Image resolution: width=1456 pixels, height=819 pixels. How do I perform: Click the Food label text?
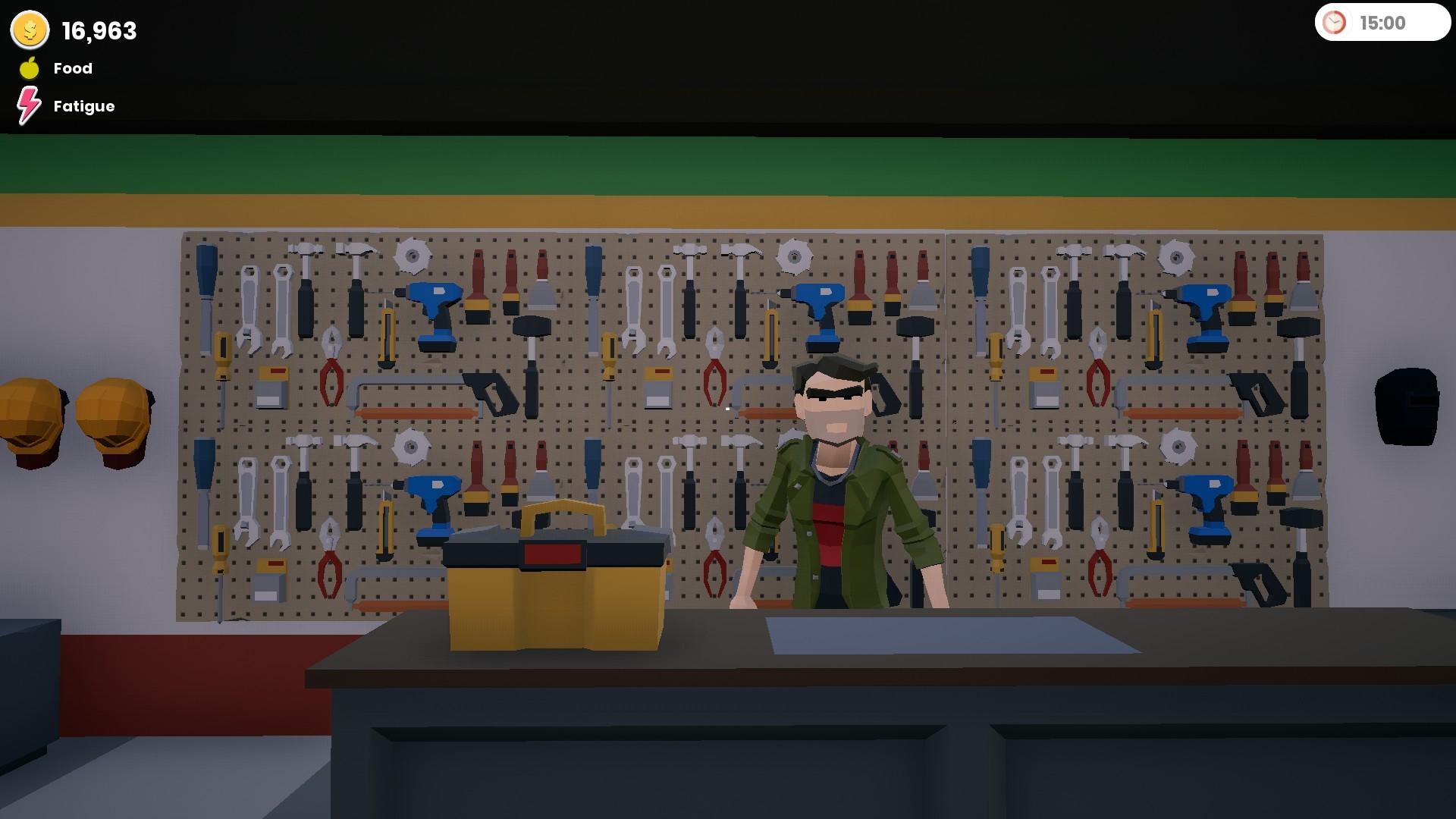coord(72,68)
